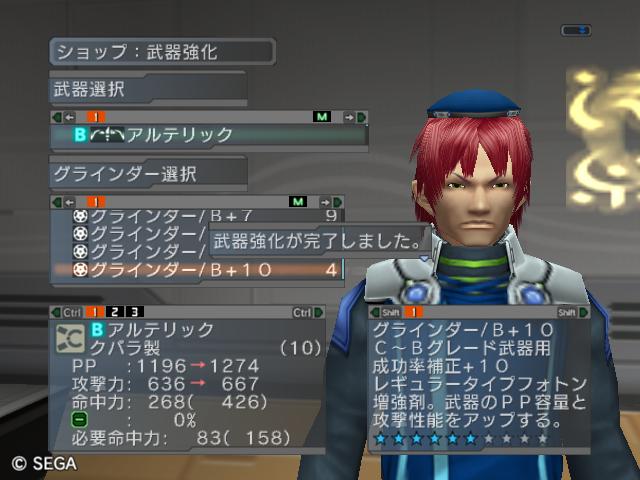Dismiss the 武器強化が完了しました message
640x480 pixels.
pos(317,241)
